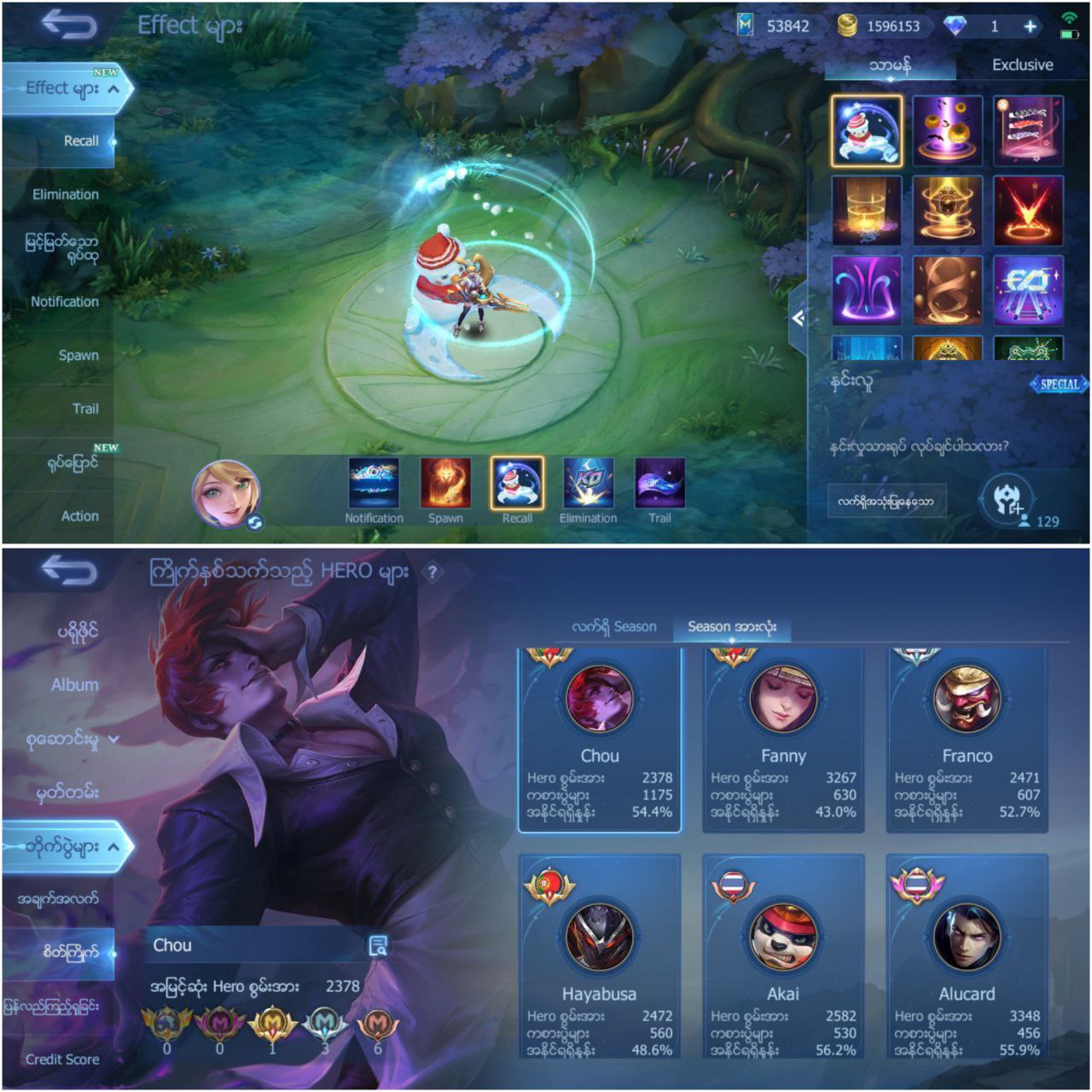
Task: Open the Fanny hero card
Action: (783, 740)
